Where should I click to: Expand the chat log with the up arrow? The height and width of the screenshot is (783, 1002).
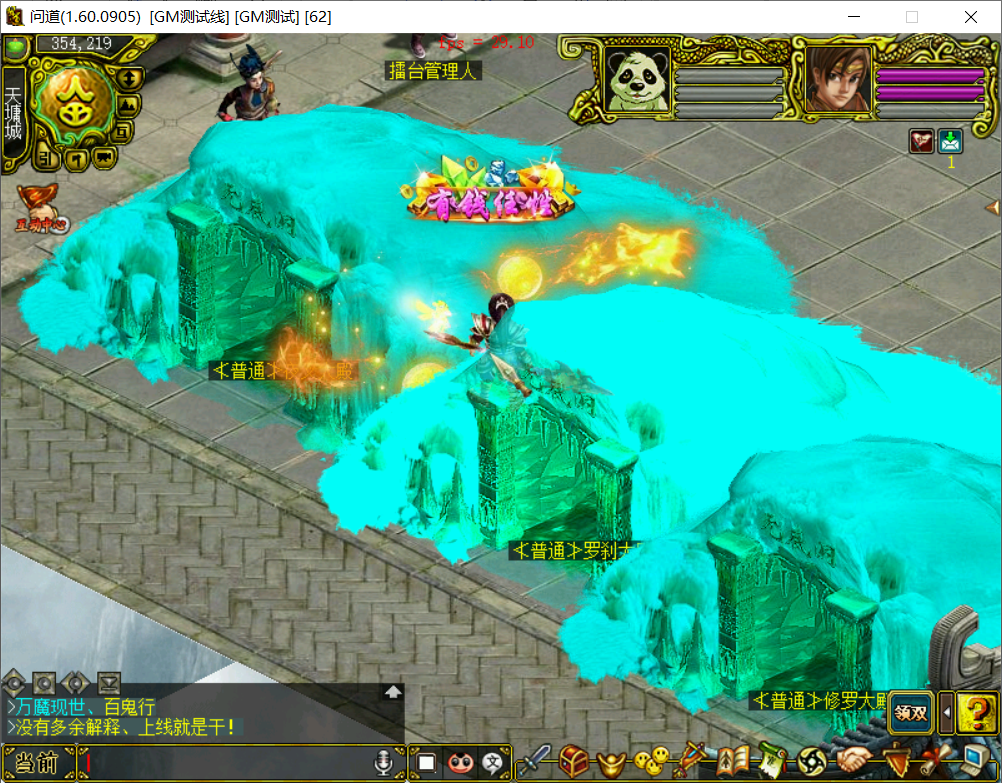393,691
